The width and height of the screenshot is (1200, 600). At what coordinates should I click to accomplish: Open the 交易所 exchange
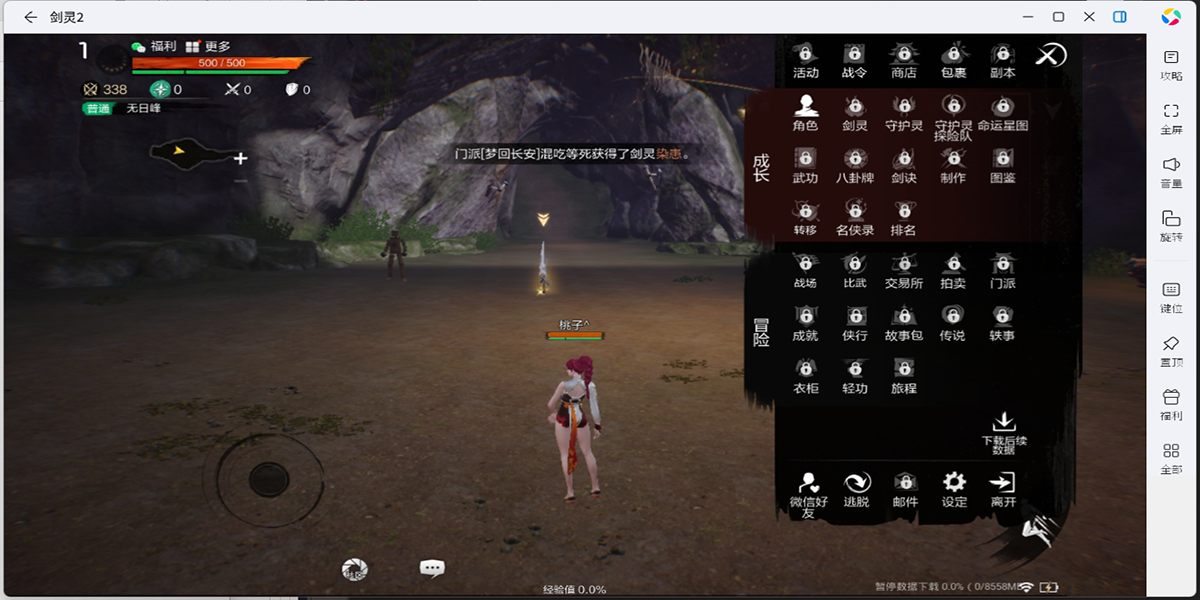point(904,269)
